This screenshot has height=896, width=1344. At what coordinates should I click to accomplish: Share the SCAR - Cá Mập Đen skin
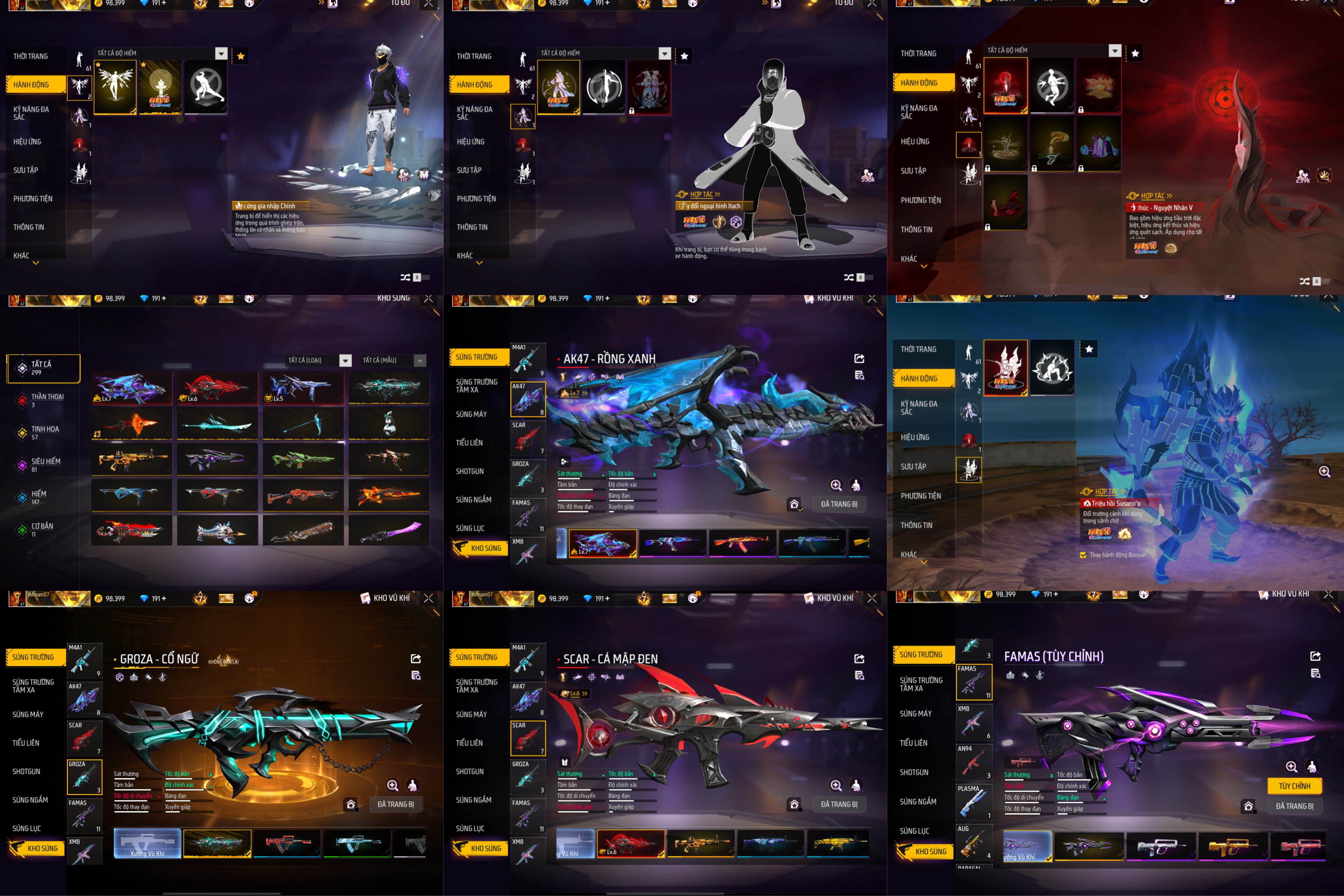point(859,659)
